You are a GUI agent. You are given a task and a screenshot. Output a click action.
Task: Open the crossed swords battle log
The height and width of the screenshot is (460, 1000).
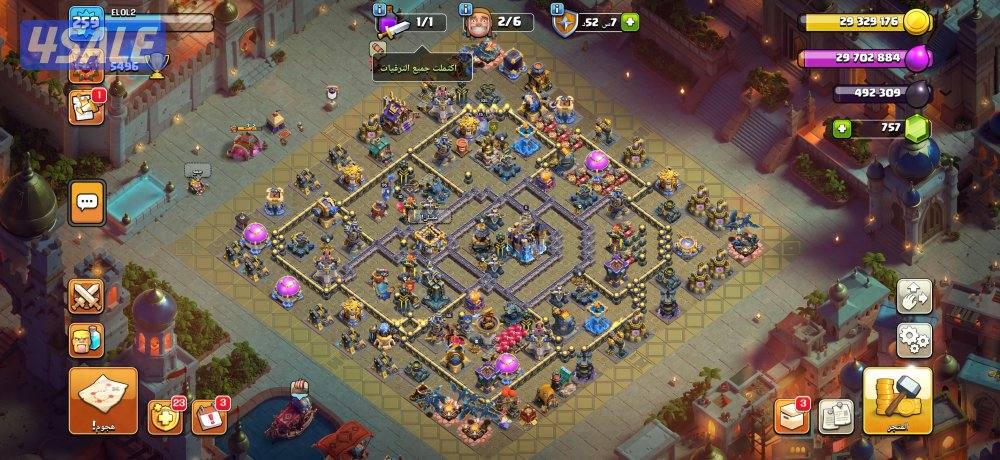point(87,296)
